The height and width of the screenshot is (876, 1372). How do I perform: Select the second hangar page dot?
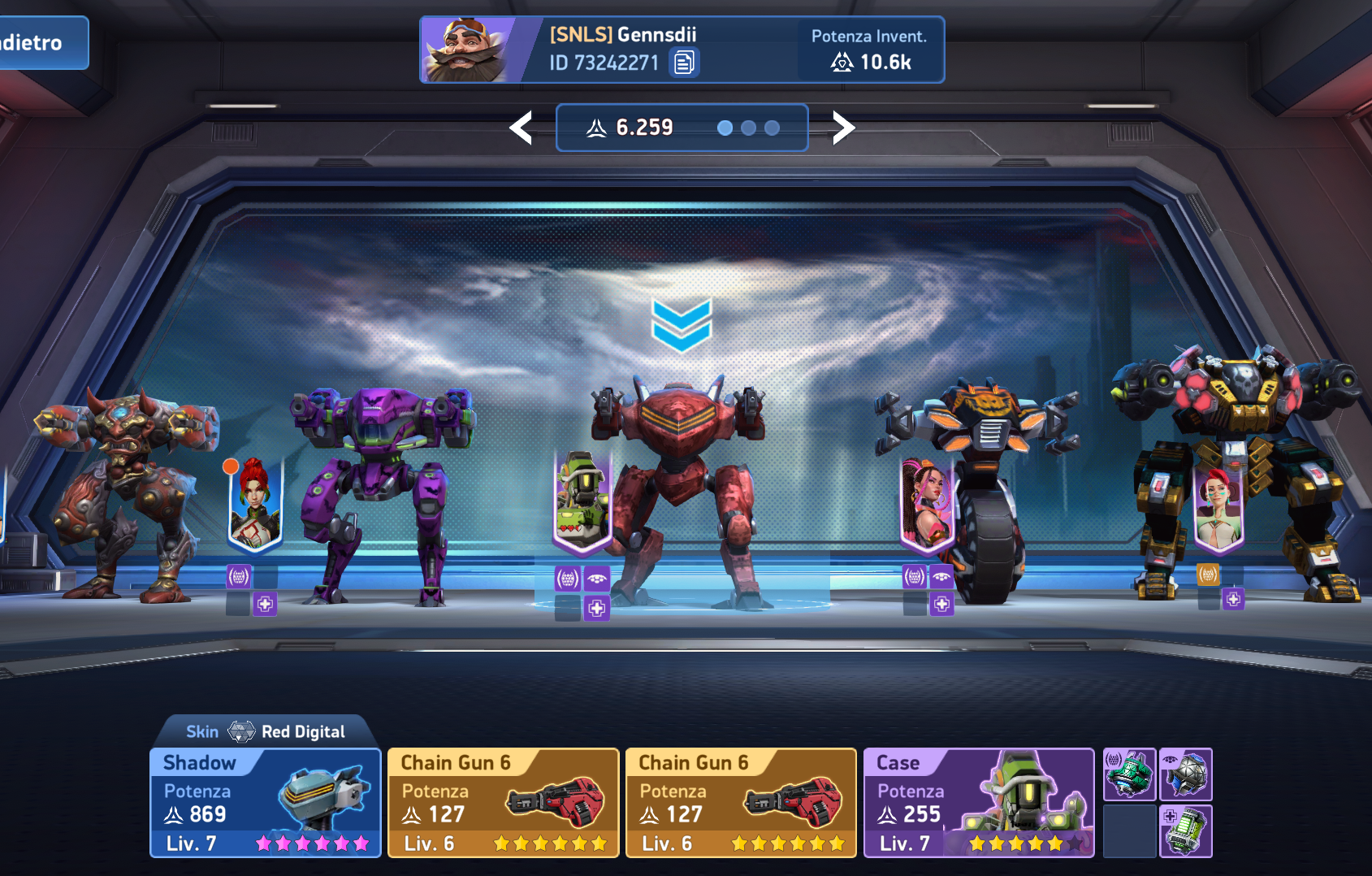point(749,128)
